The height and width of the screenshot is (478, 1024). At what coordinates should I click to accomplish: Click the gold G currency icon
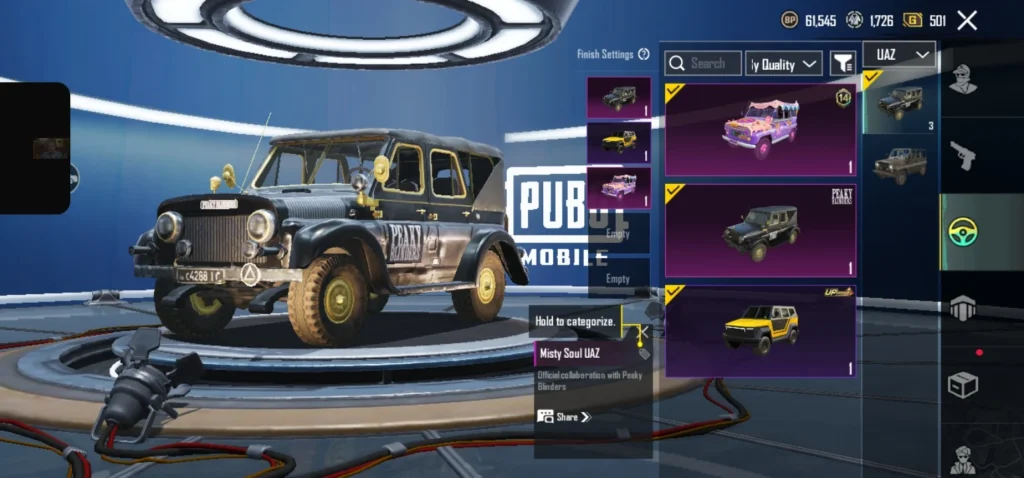click(x=912, y=20)
